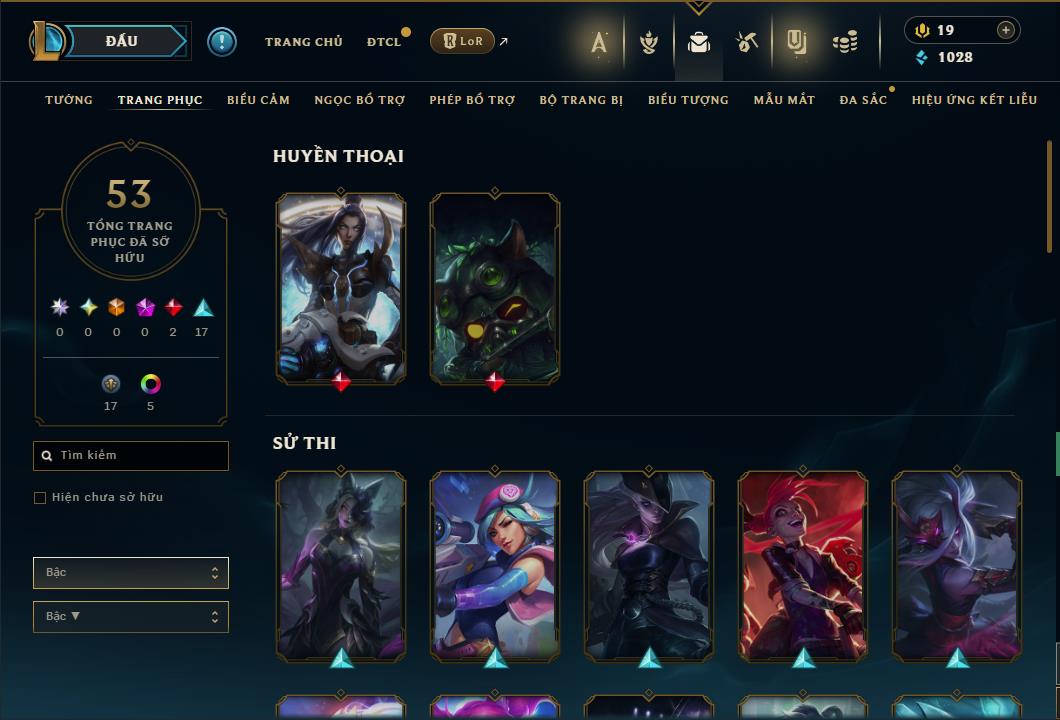Image resolution: width=1060 pixels, height=720 pixels.
Task: Open the TRANG CHỦ home page
Action: tap(303, 42)
